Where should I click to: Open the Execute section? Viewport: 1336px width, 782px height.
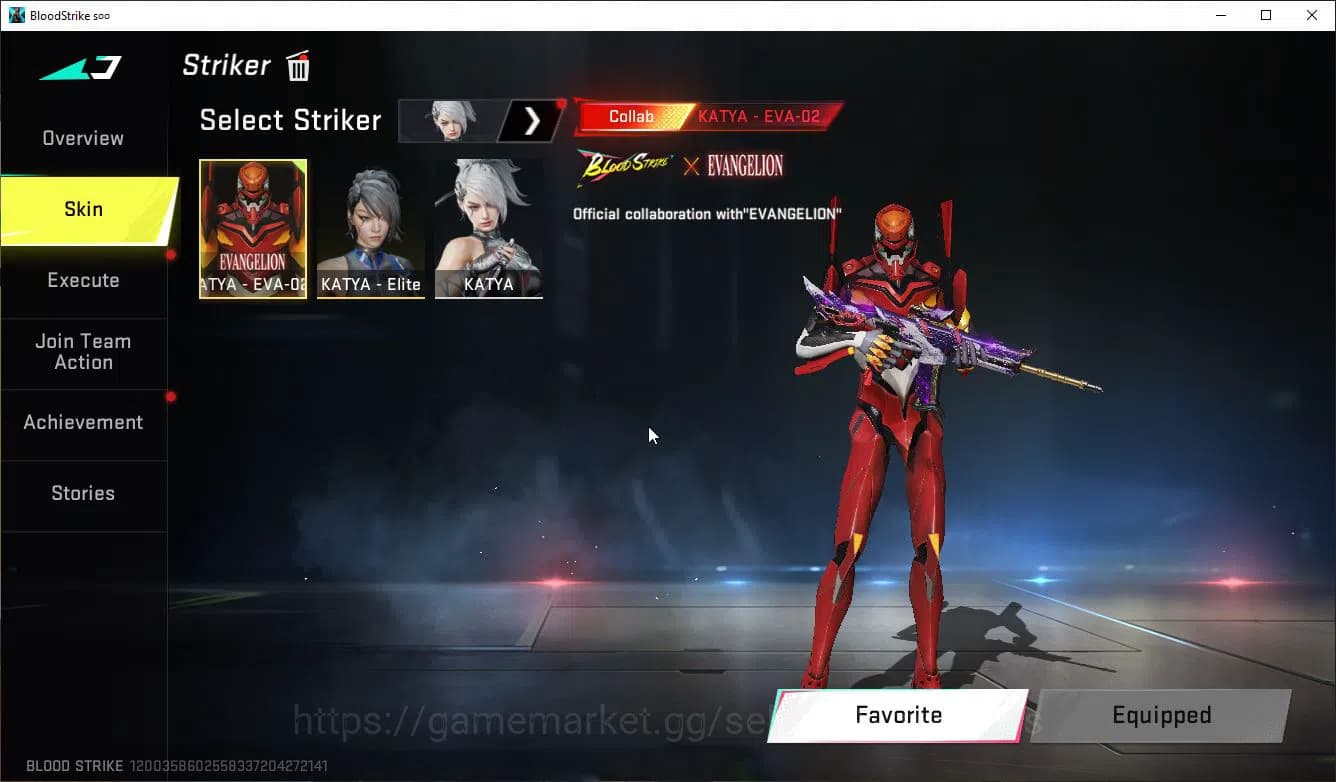(x=82, y=280)
